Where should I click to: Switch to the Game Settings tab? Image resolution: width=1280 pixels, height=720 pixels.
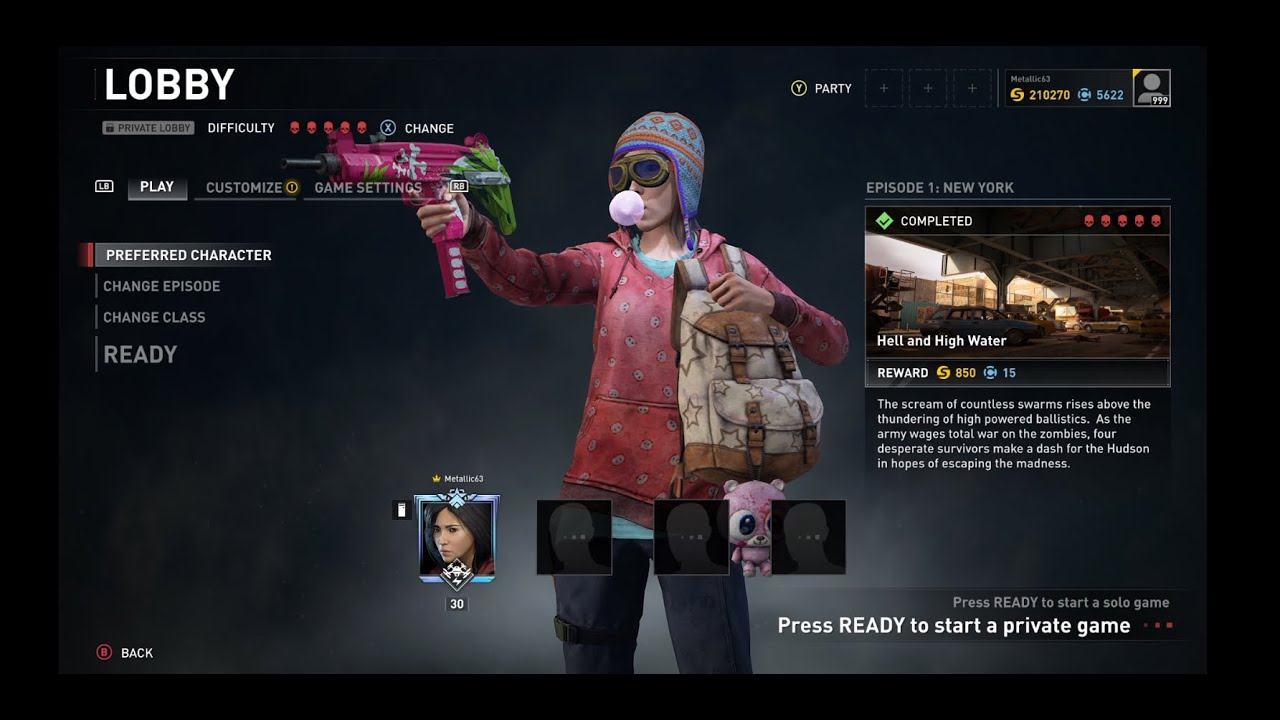(x=367, y=188)
